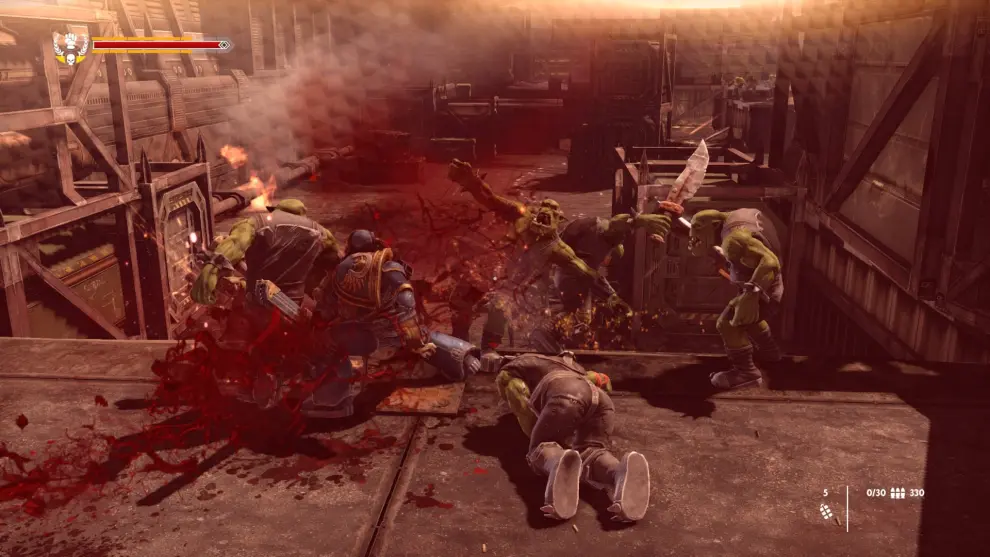Image resolution: width=990 pixels, height=557 pixels.
Task: Select the frag grenade icon
Action: tap(826, 511)
